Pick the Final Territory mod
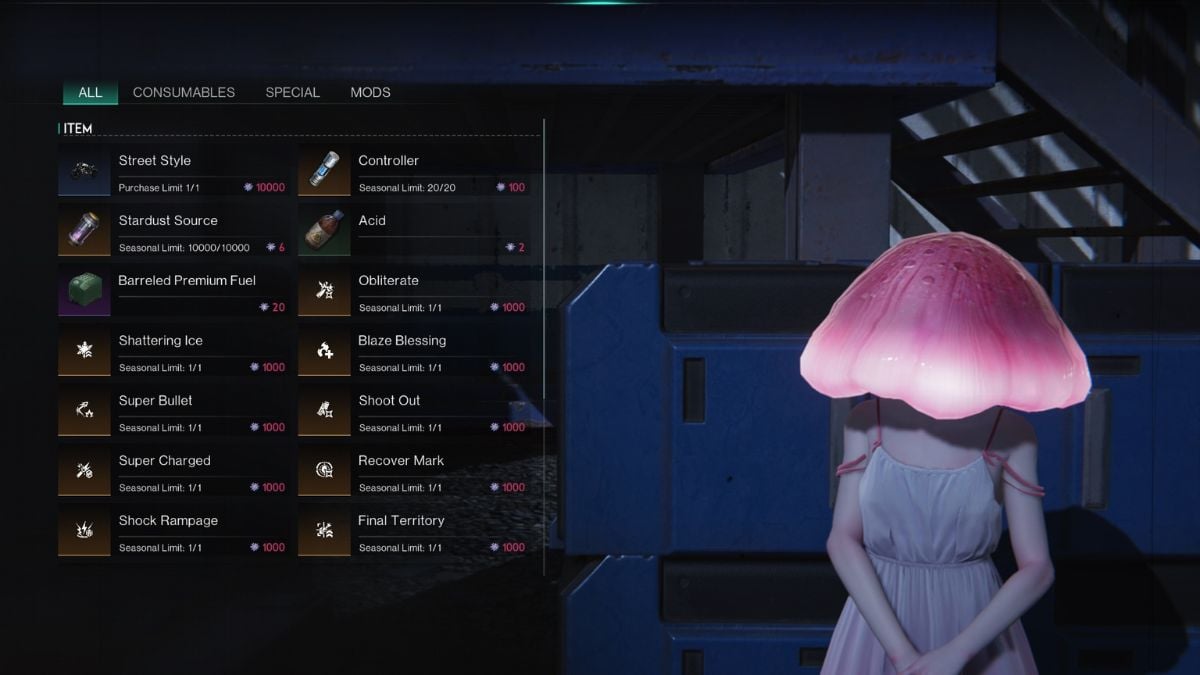The image size is (1200, 675). point(413,531)
